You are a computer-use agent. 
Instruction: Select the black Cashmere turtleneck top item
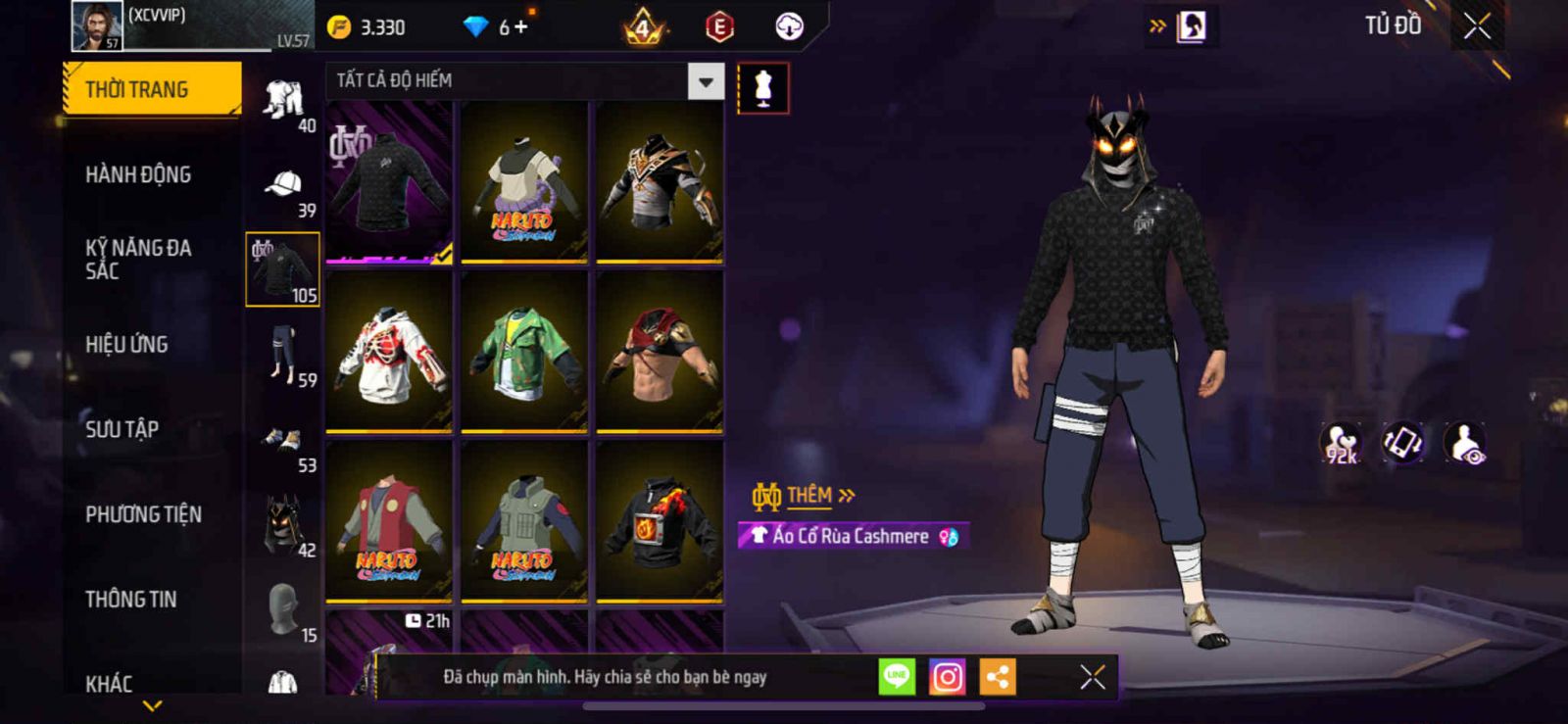pyautogui.click(x=389, y=181)
